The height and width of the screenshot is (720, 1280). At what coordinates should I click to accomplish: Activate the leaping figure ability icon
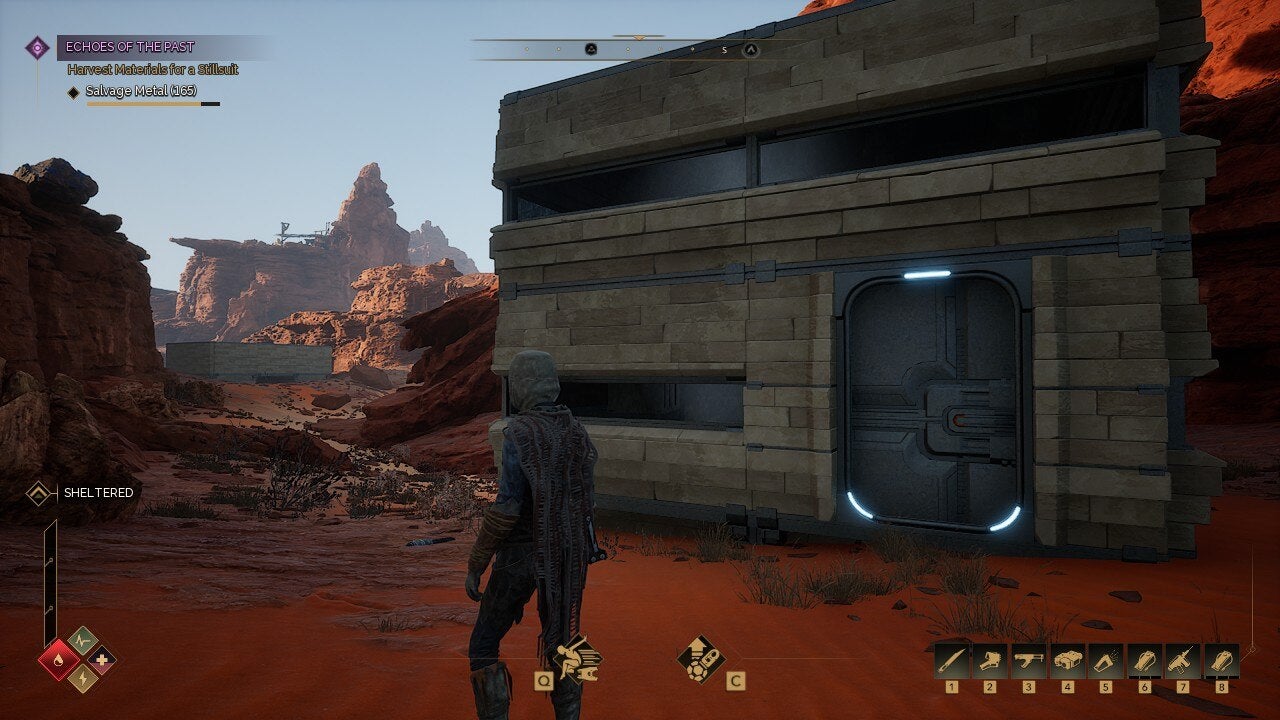tap(575, 656)
